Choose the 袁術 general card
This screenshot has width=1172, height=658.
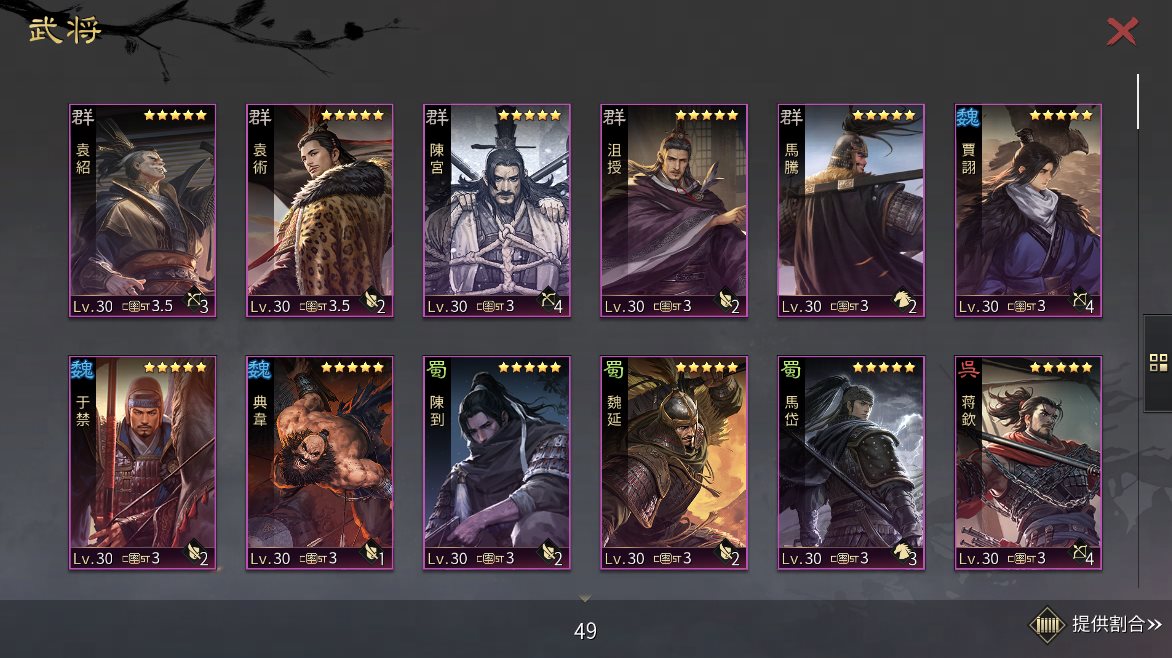point(319,210)
